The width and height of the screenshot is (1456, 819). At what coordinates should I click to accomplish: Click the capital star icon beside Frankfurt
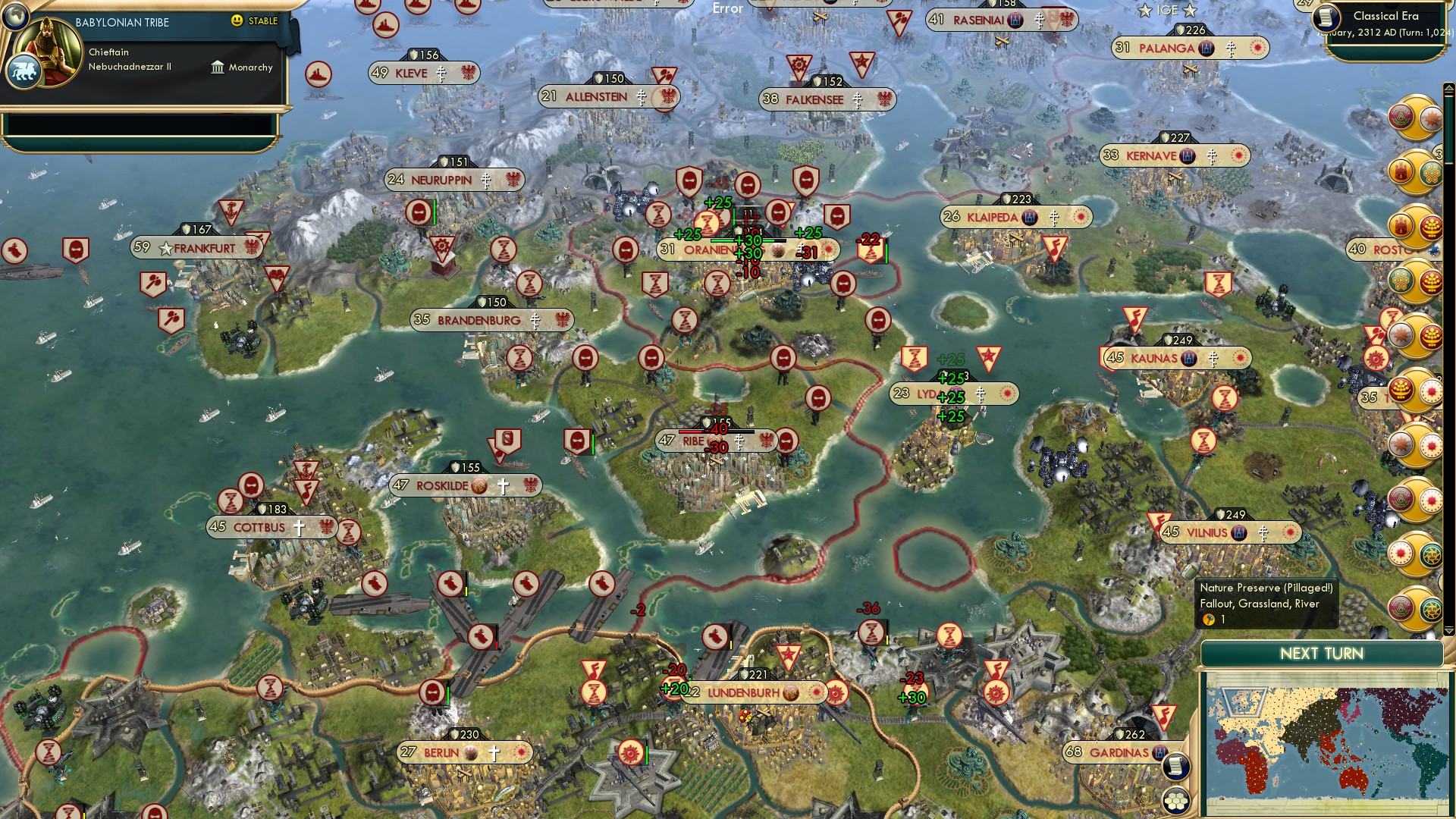point(165,249)
